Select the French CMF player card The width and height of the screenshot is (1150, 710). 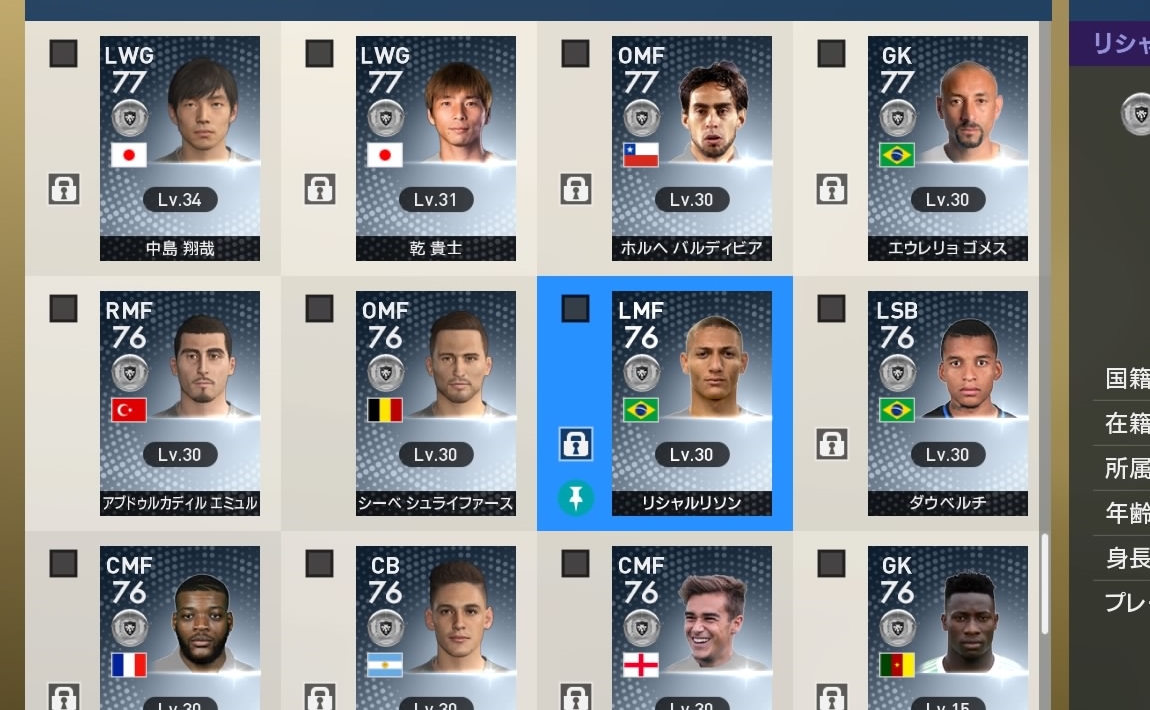pos(180,628)
